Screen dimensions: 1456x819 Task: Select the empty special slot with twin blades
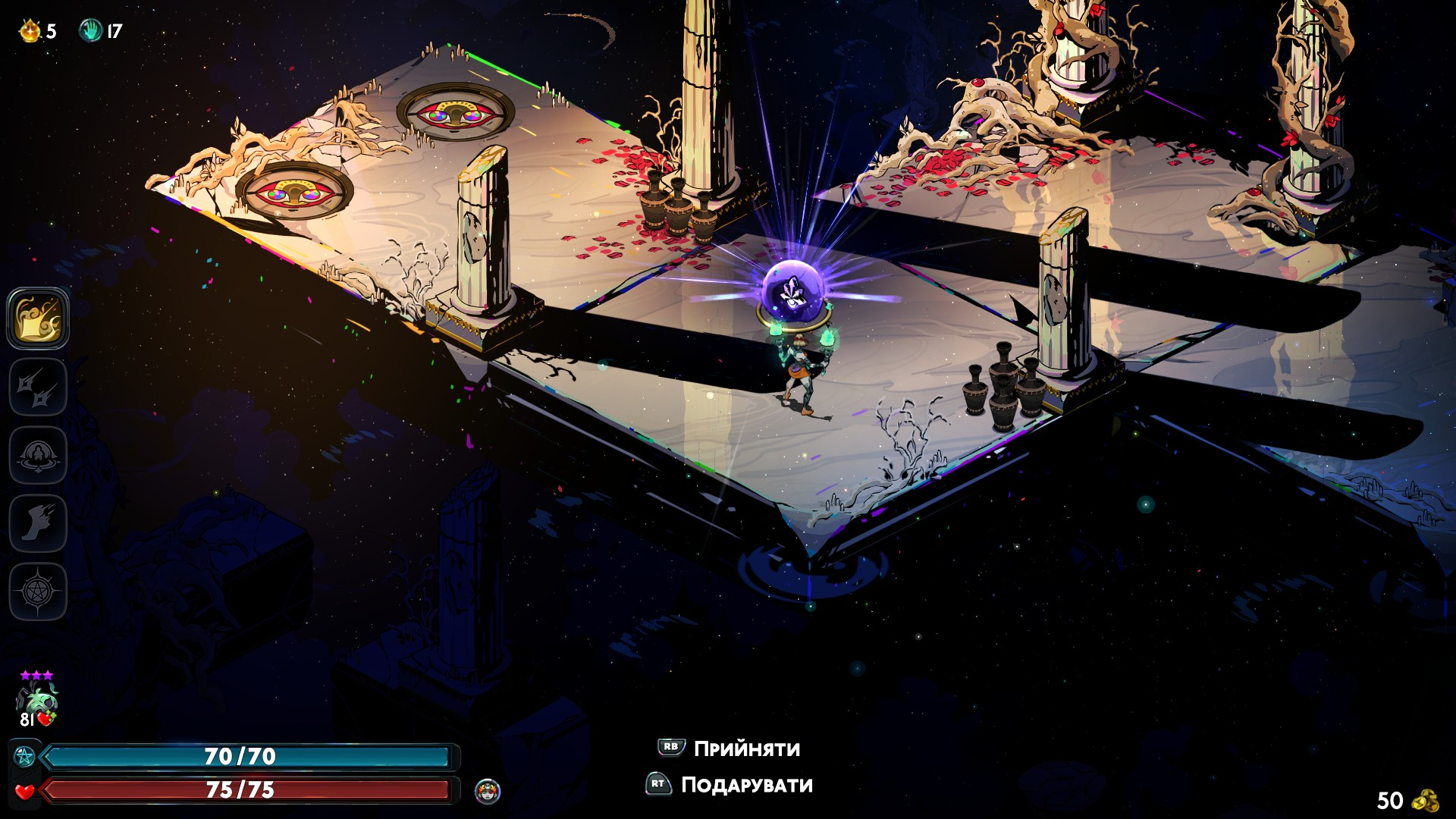click(x=38, y=388)
